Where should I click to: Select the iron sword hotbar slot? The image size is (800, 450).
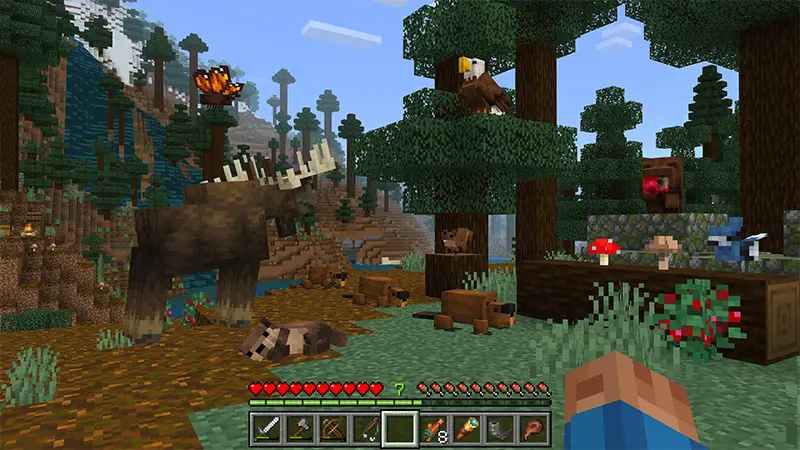point(268,428)
